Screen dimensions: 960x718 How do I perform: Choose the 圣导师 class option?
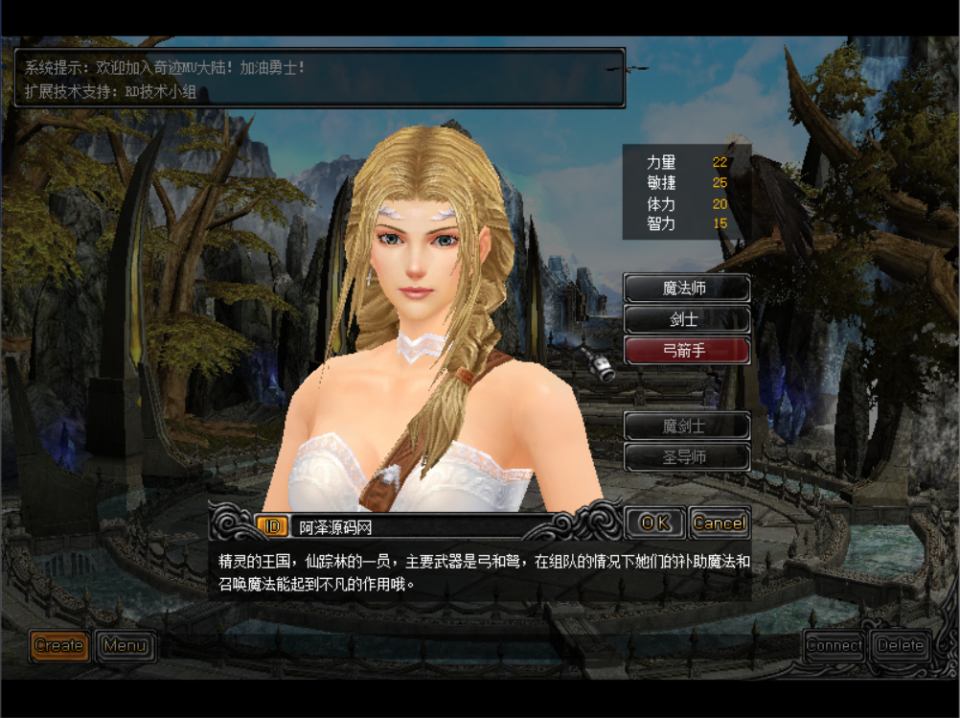686,458
